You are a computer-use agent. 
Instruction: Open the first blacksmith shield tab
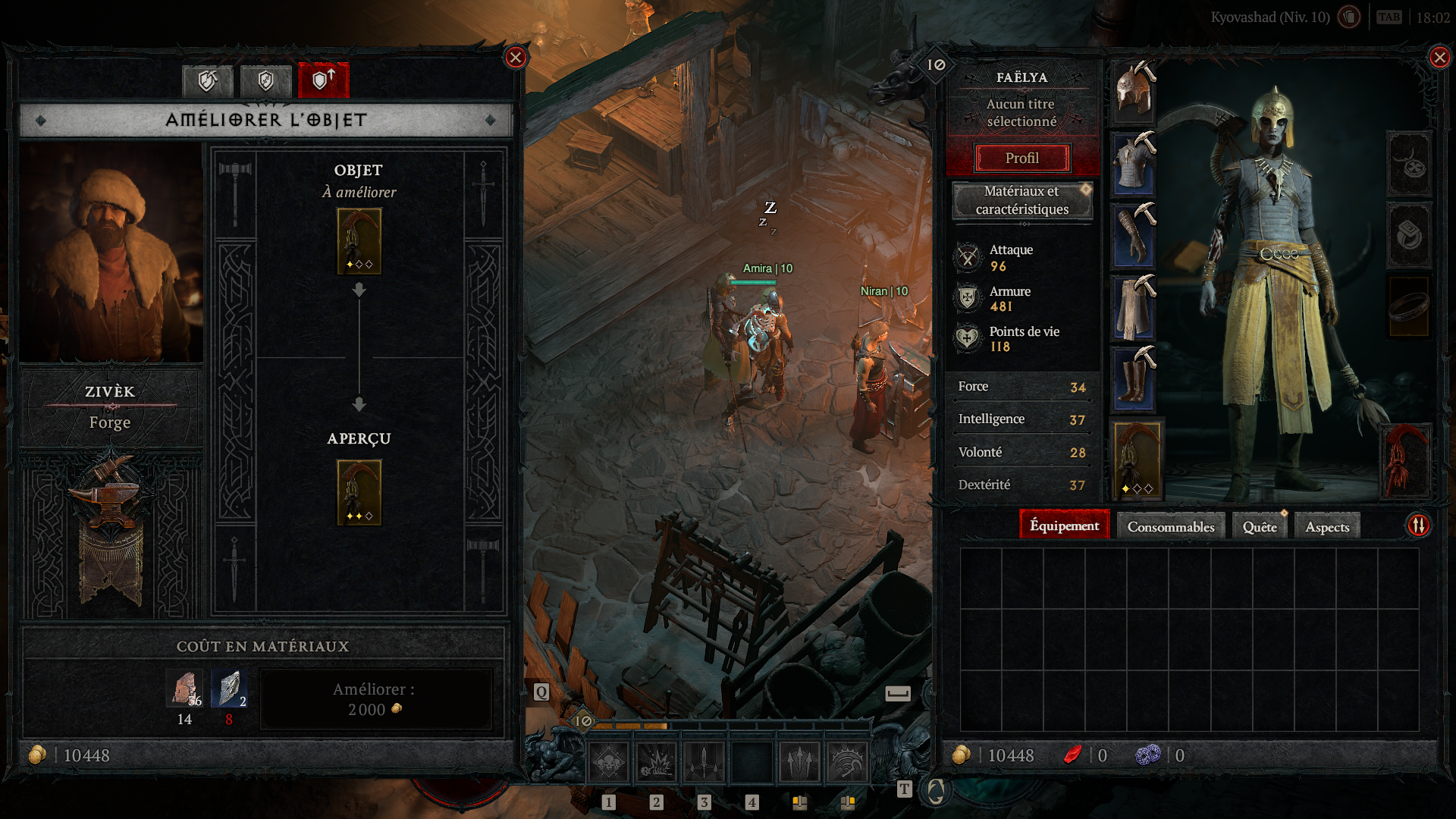click(208, 80)
